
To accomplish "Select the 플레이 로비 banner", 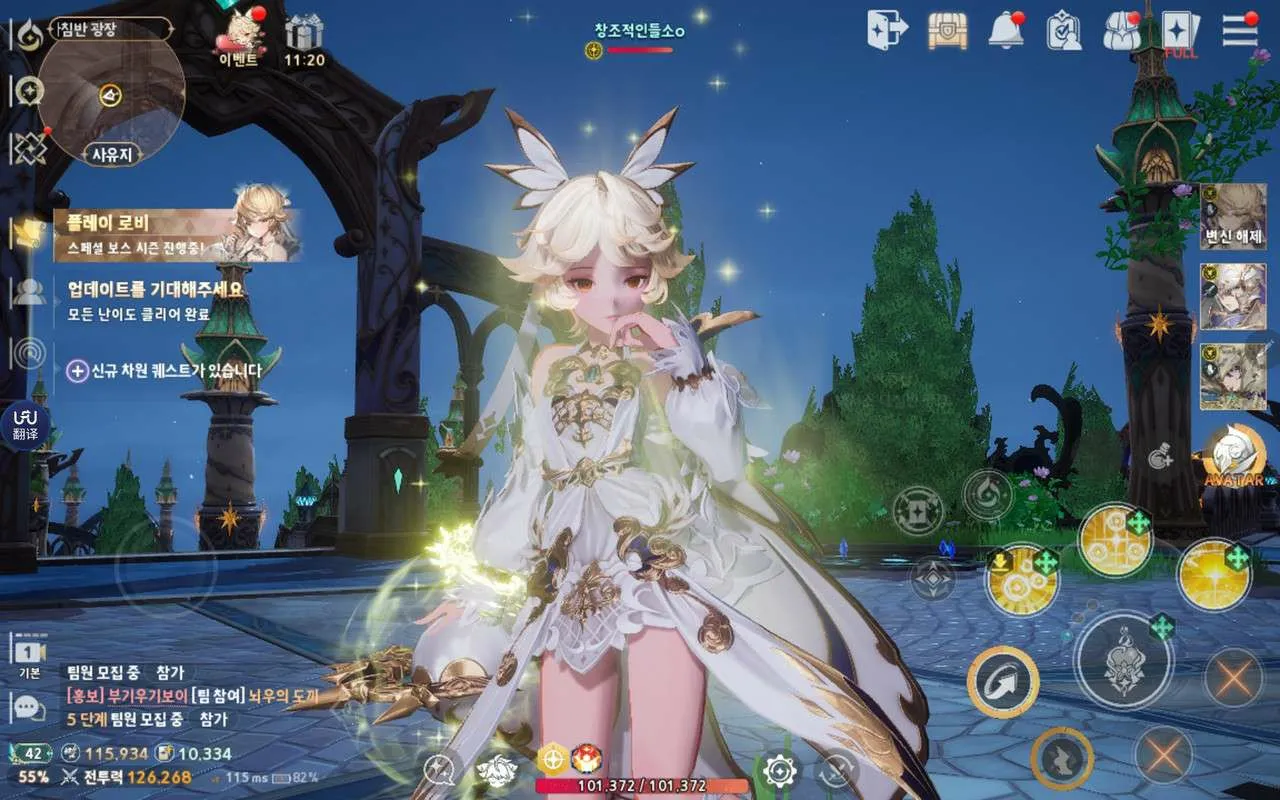I will (176, 234).
